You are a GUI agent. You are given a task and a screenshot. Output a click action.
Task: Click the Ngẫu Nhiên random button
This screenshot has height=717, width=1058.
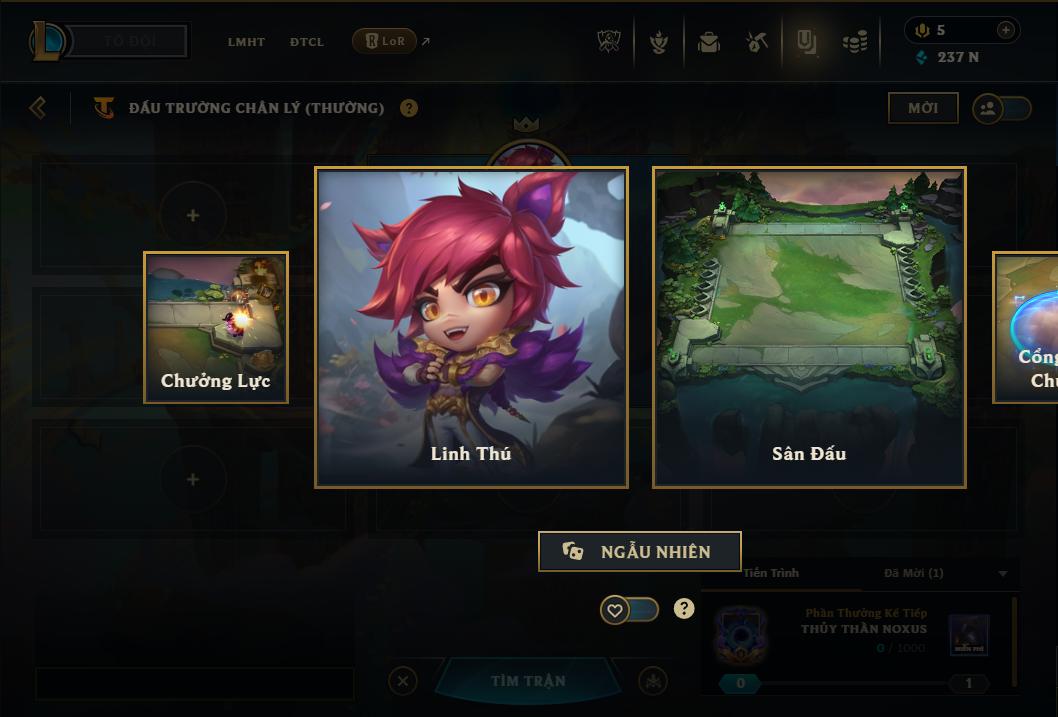pyautogui.click(x=639, y=552)
